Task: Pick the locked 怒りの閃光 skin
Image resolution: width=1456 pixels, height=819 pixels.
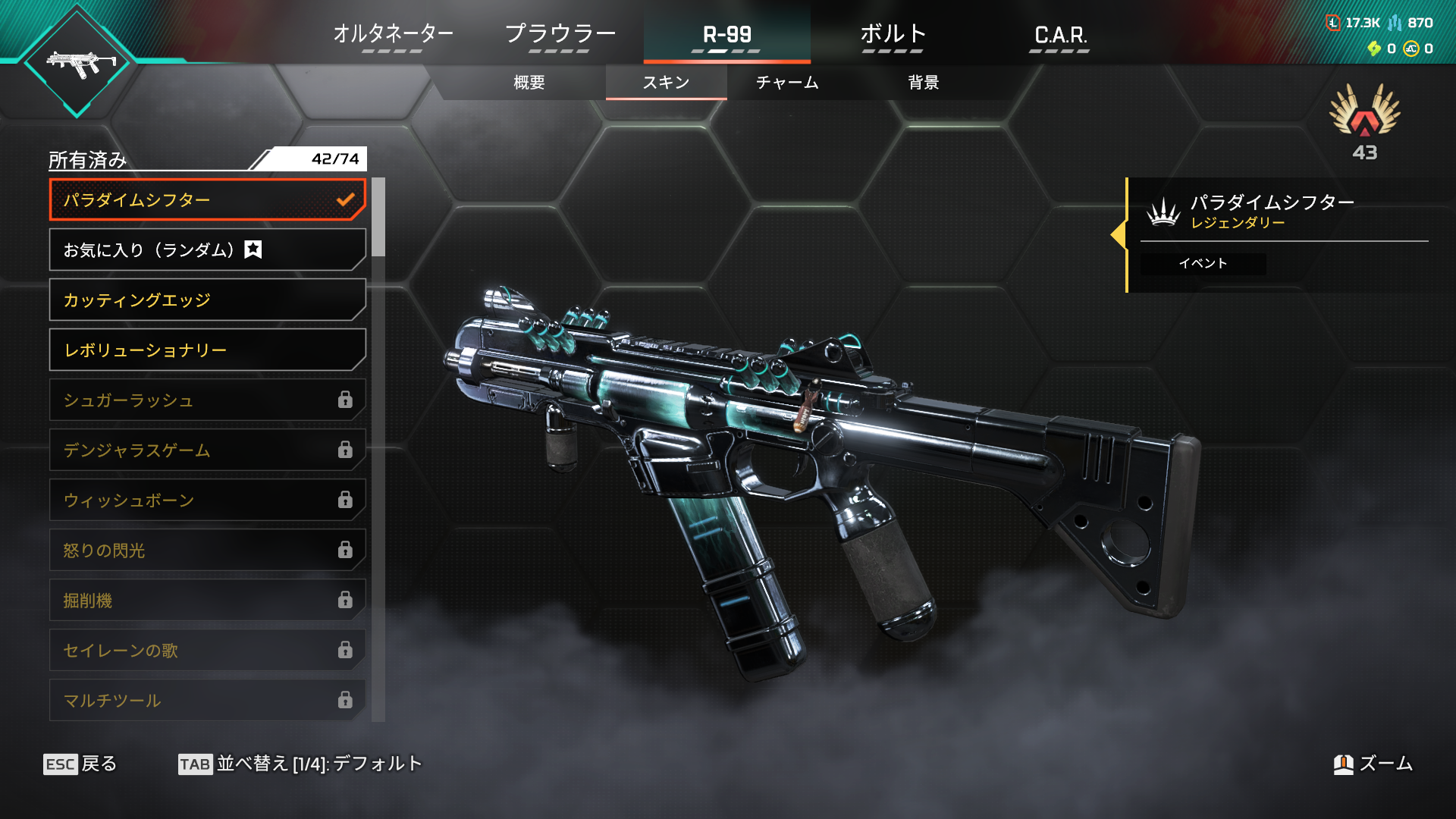Action: click(x=206, y=551)
